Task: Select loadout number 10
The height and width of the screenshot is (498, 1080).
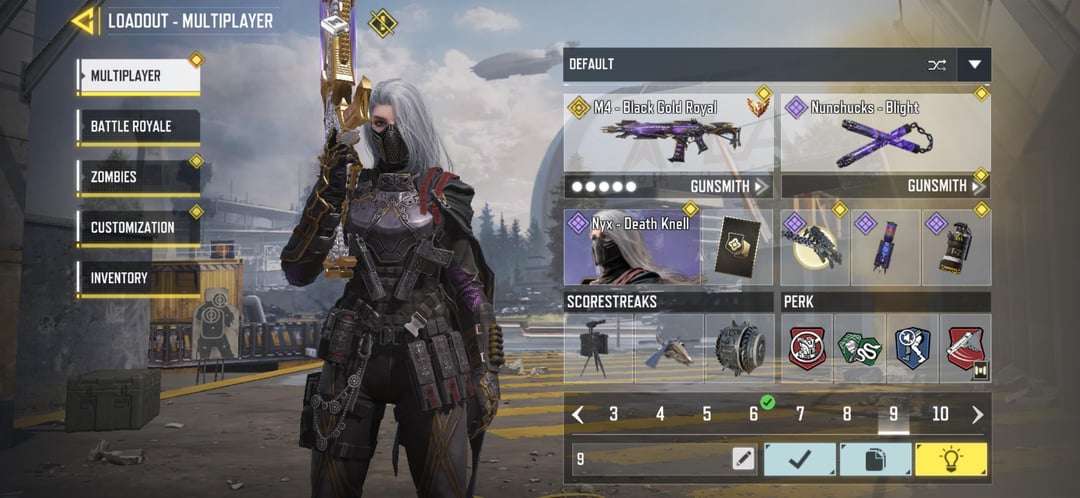Action: (x=940, y=414)
